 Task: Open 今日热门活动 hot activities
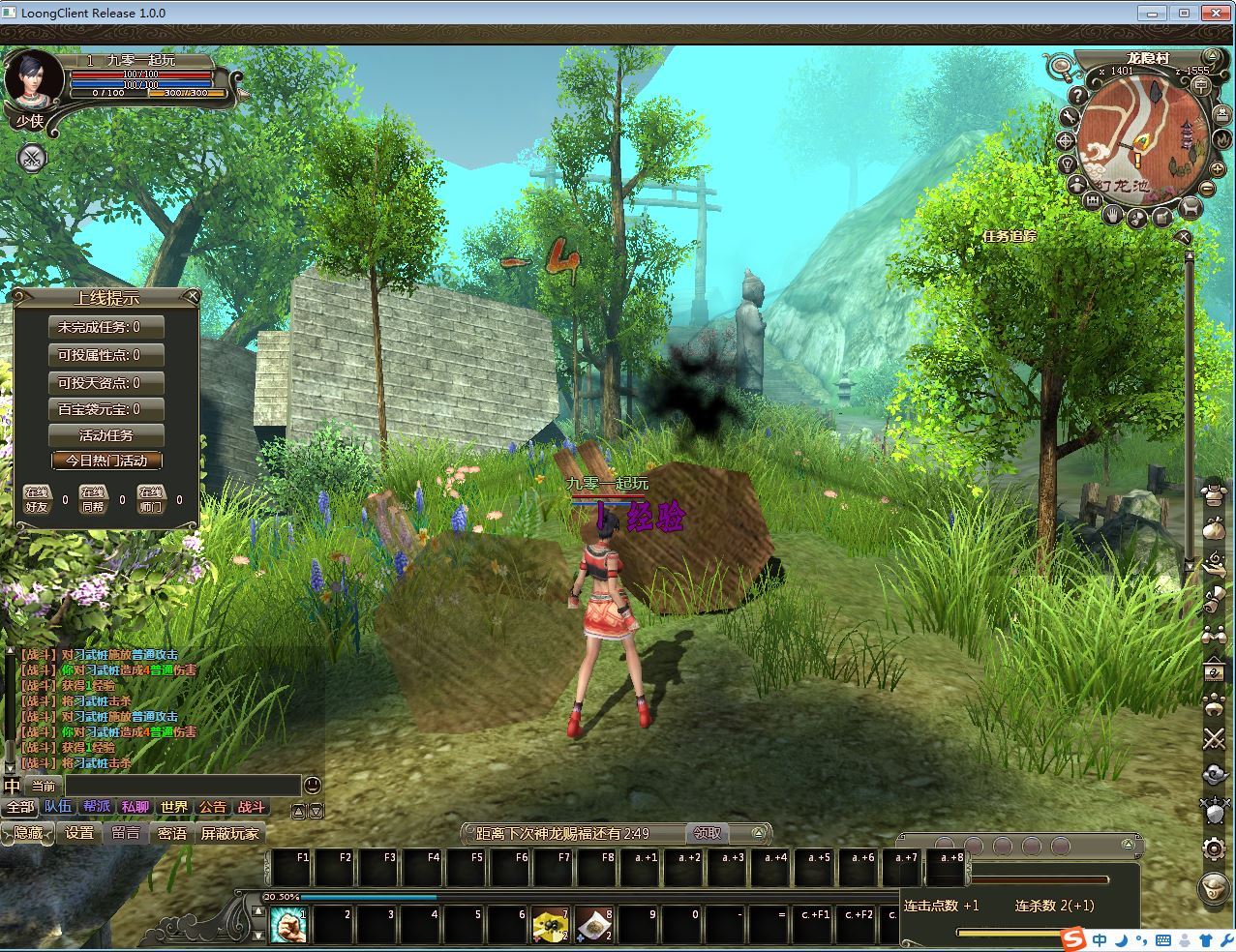[106, 461]
